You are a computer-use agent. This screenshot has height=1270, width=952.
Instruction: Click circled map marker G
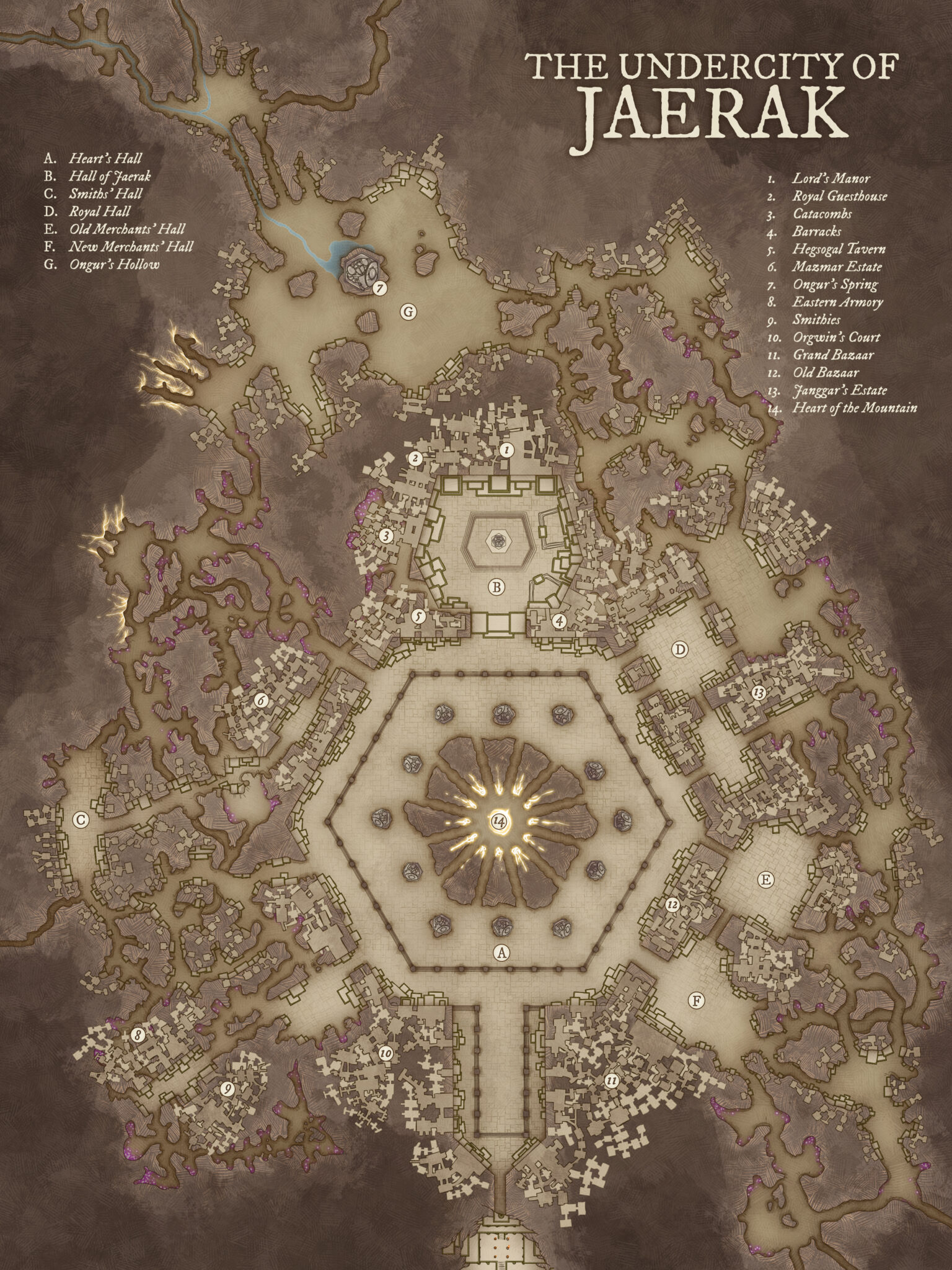click(408, 313)
